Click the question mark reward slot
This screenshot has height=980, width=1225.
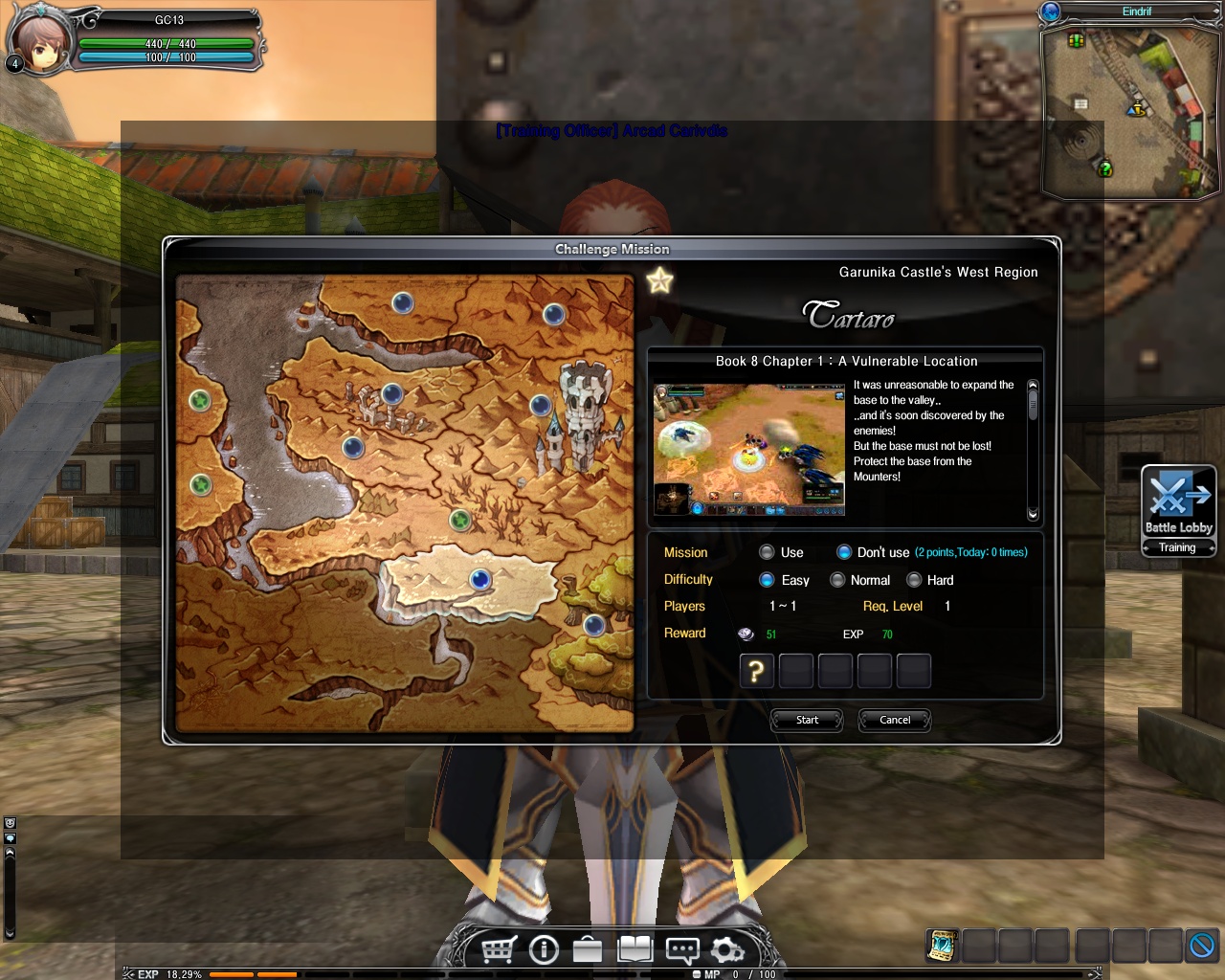[x=756, y=671]
